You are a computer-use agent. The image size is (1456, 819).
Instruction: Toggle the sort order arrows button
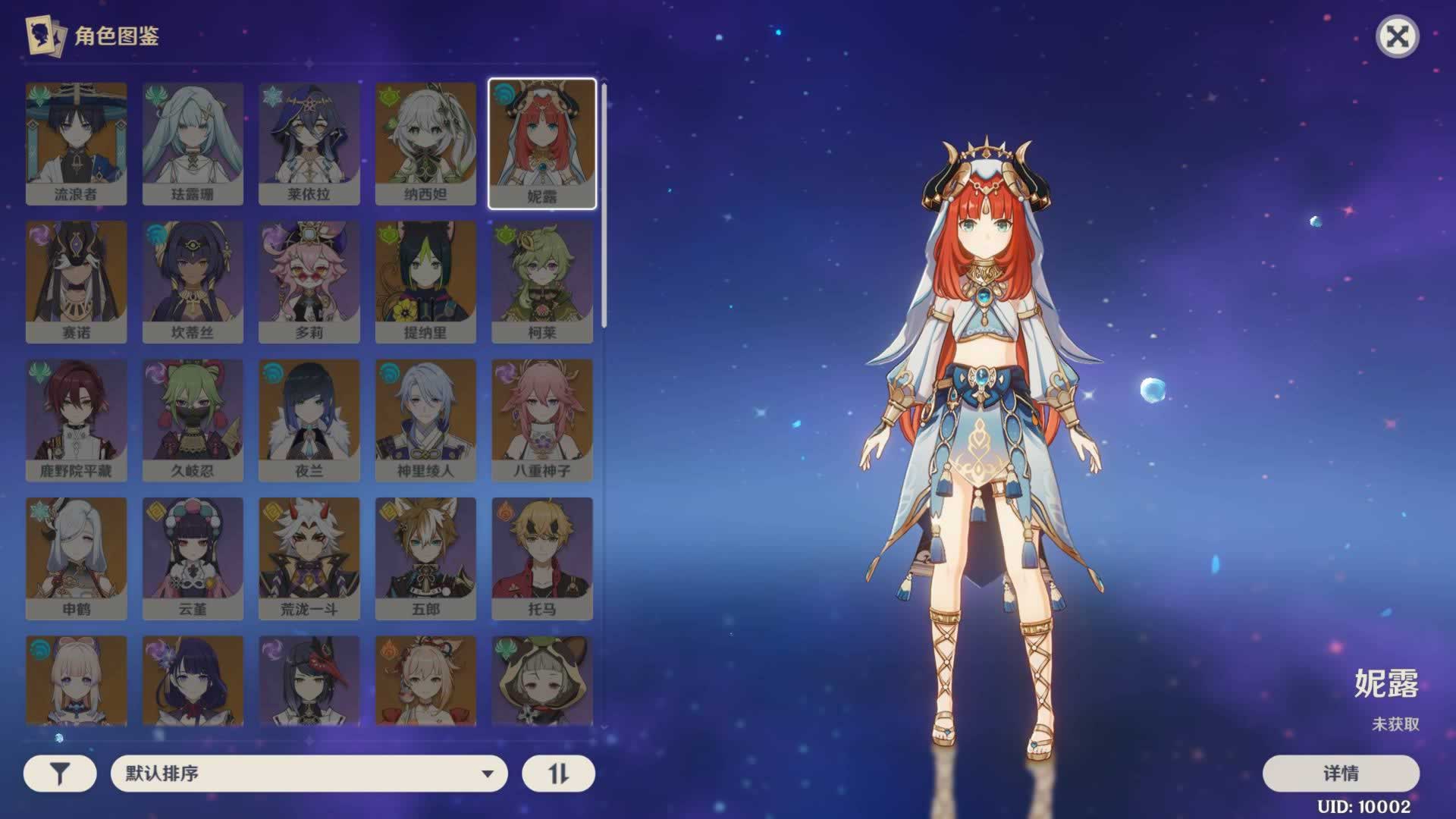(x=558, y=773)
